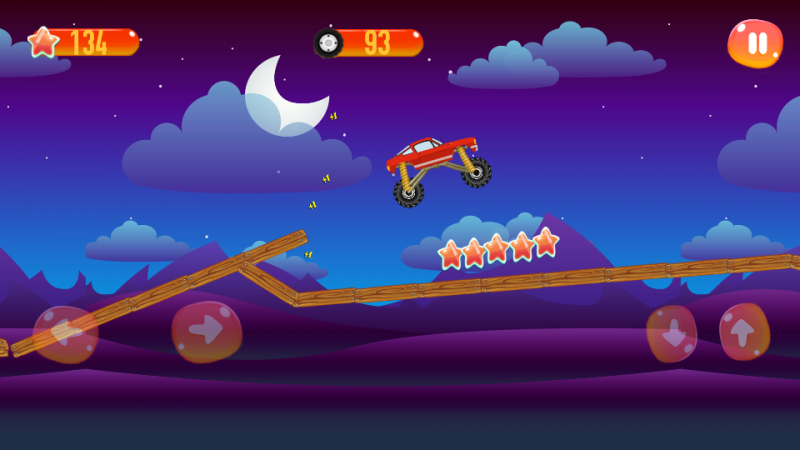The image size is (800, 450).
Task: Tap the left arrow control button
Action: point(66,333)
